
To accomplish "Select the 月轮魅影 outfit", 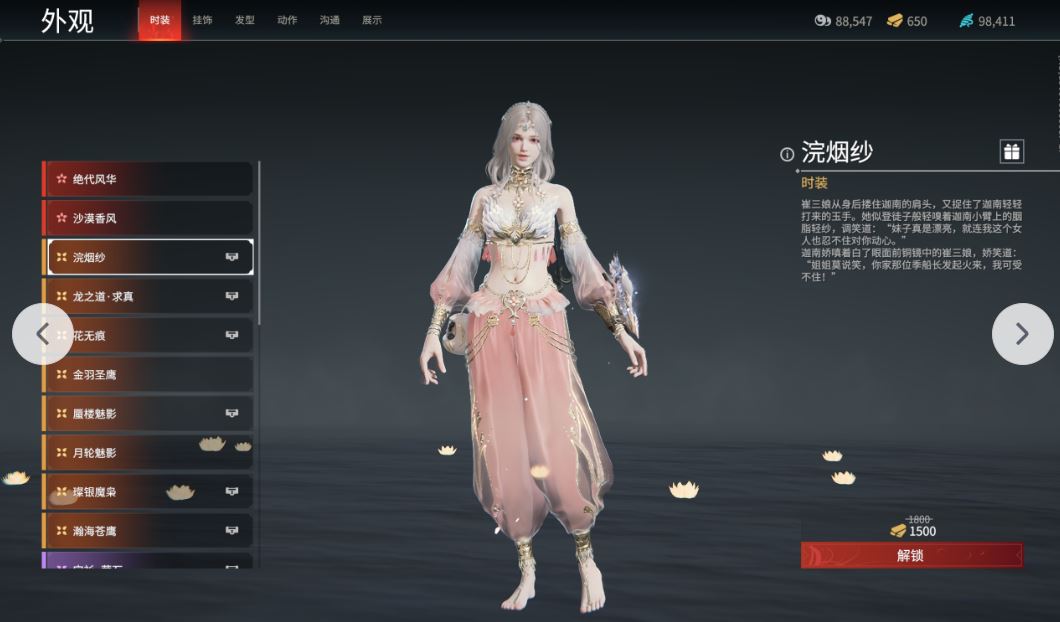I will [148, 452].
